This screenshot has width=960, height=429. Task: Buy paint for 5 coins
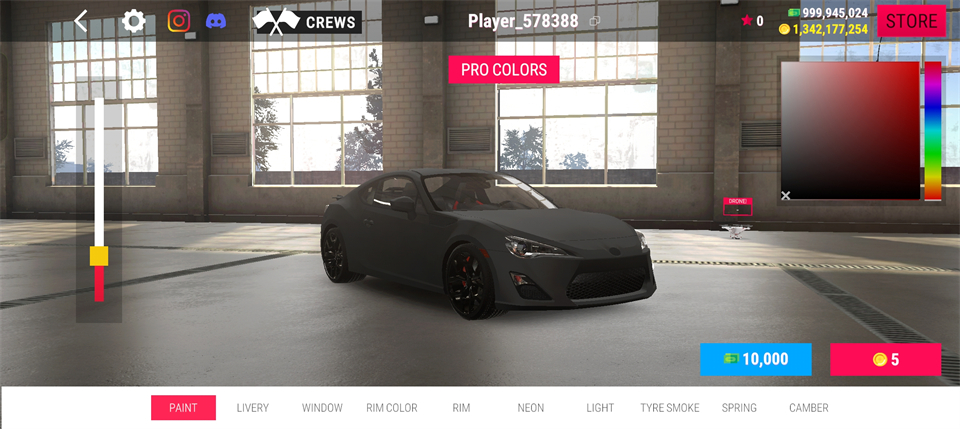point(885,359)
